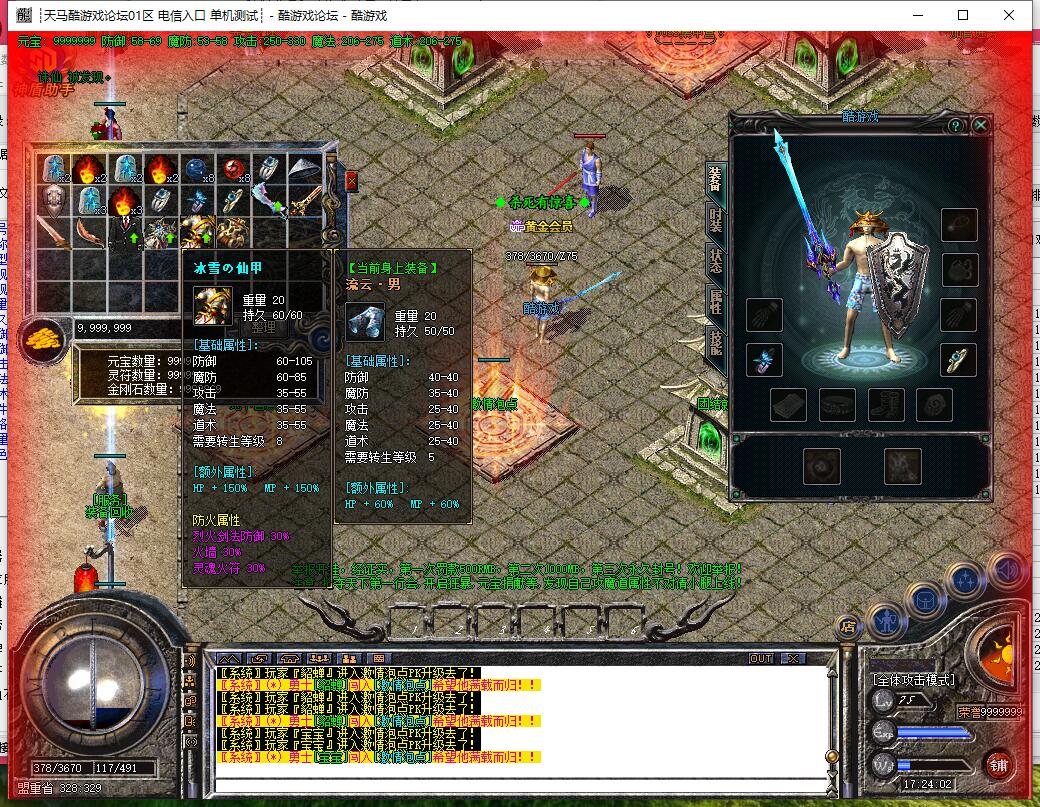
Task: Switch to the 时装 fashion tab
Action: pos(716,218)
